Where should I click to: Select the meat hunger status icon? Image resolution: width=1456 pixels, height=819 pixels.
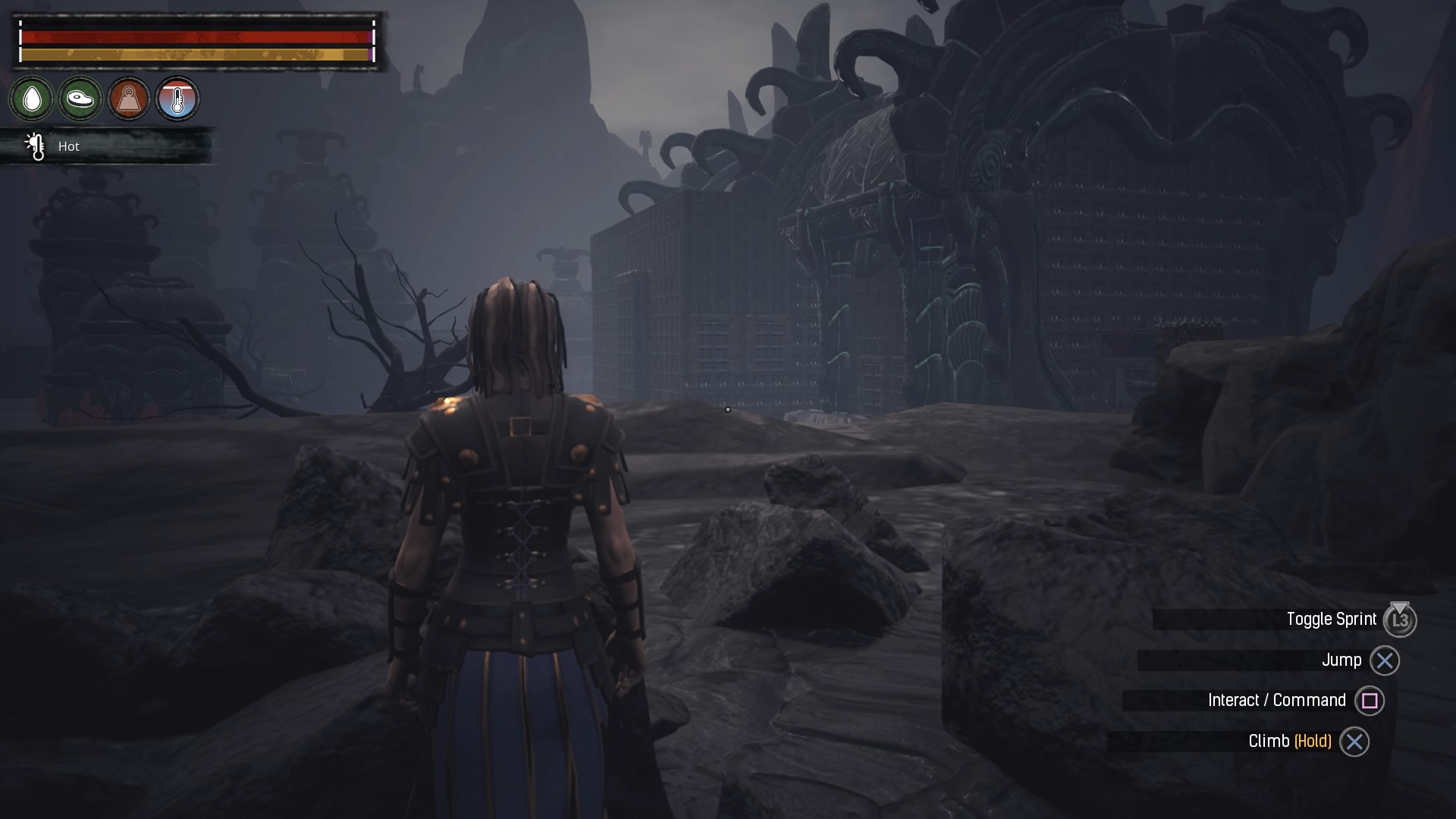click(x=80, y=99)
